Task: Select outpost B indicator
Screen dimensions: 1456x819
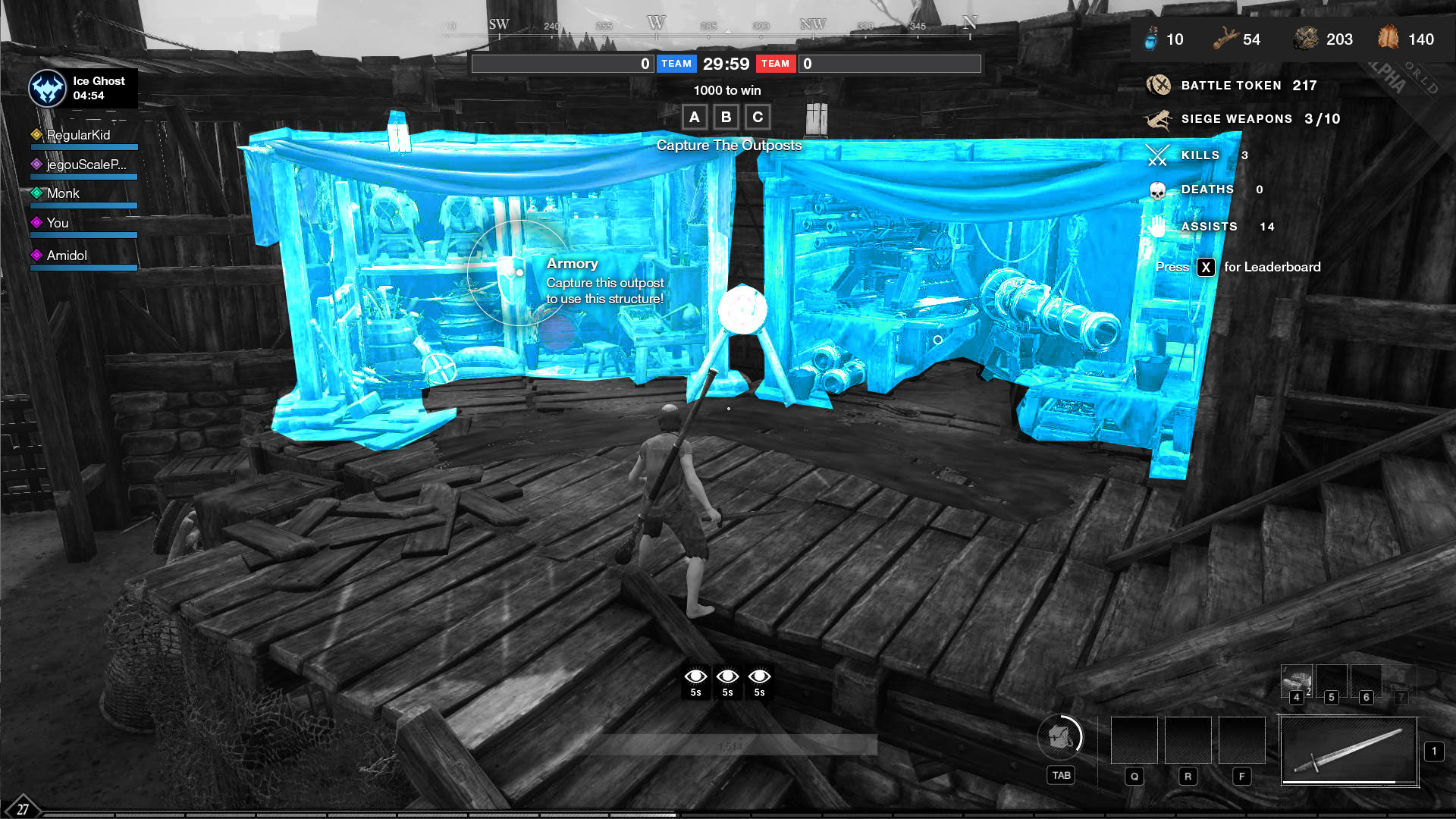Action: click(726, 118)
